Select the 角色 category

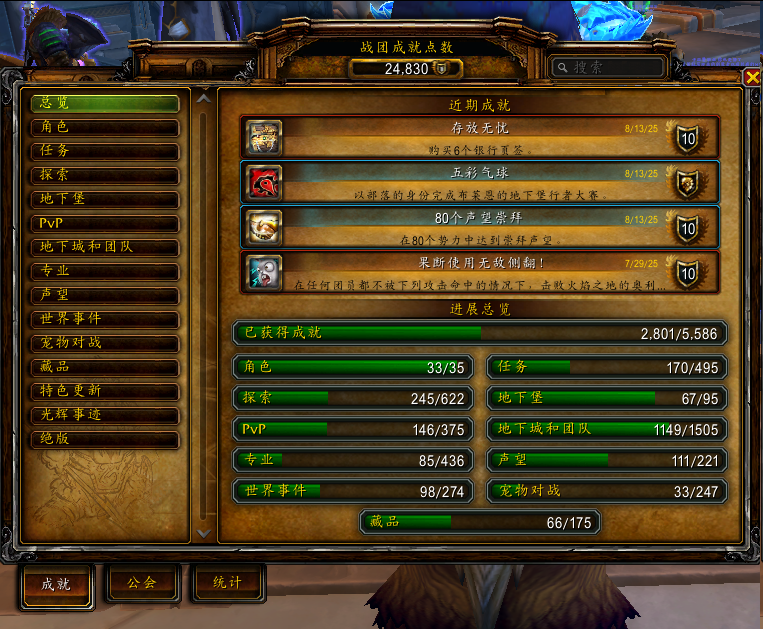(104, 127)
